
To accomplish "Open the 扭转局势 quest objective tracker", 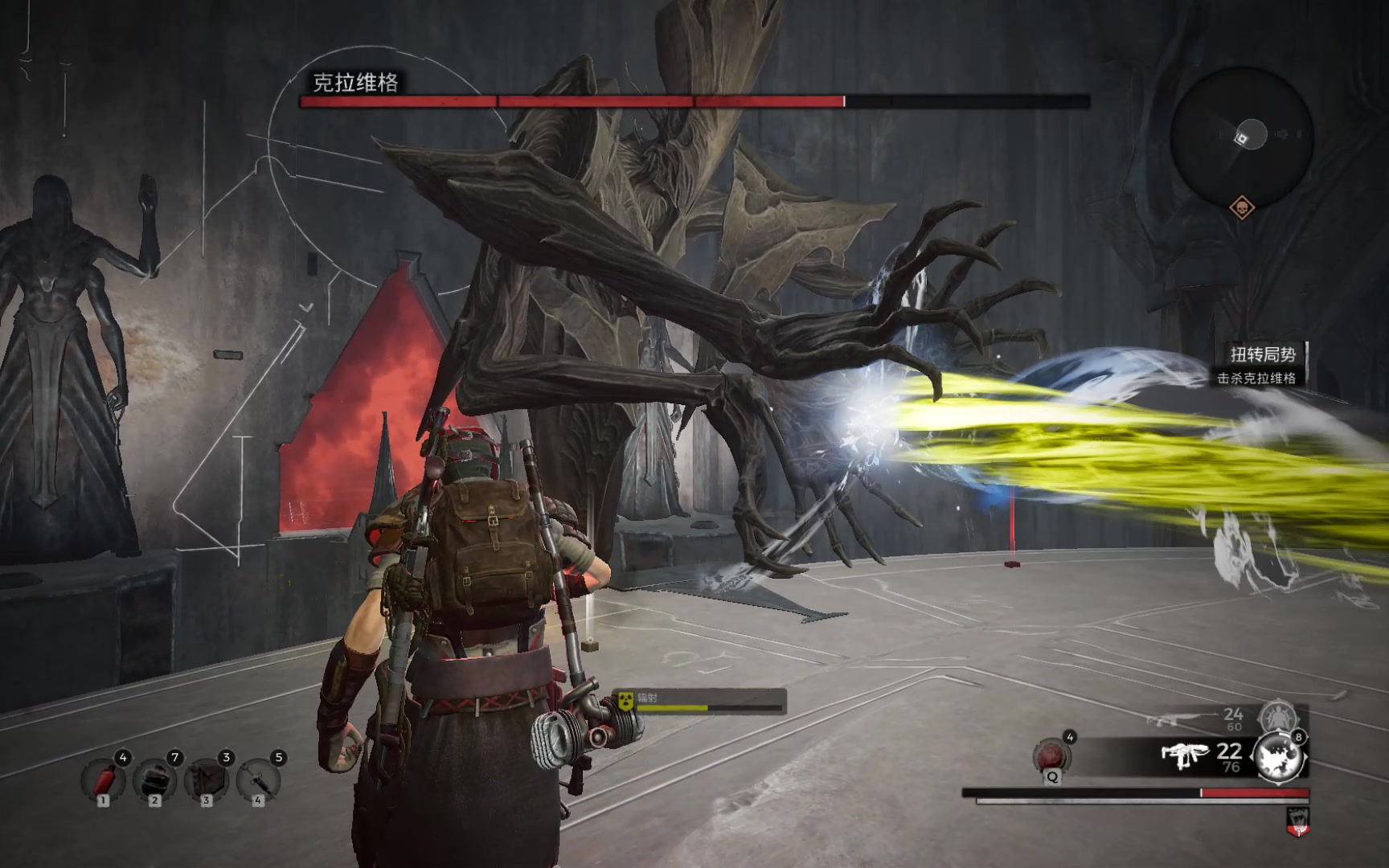I will (1260, 364).
